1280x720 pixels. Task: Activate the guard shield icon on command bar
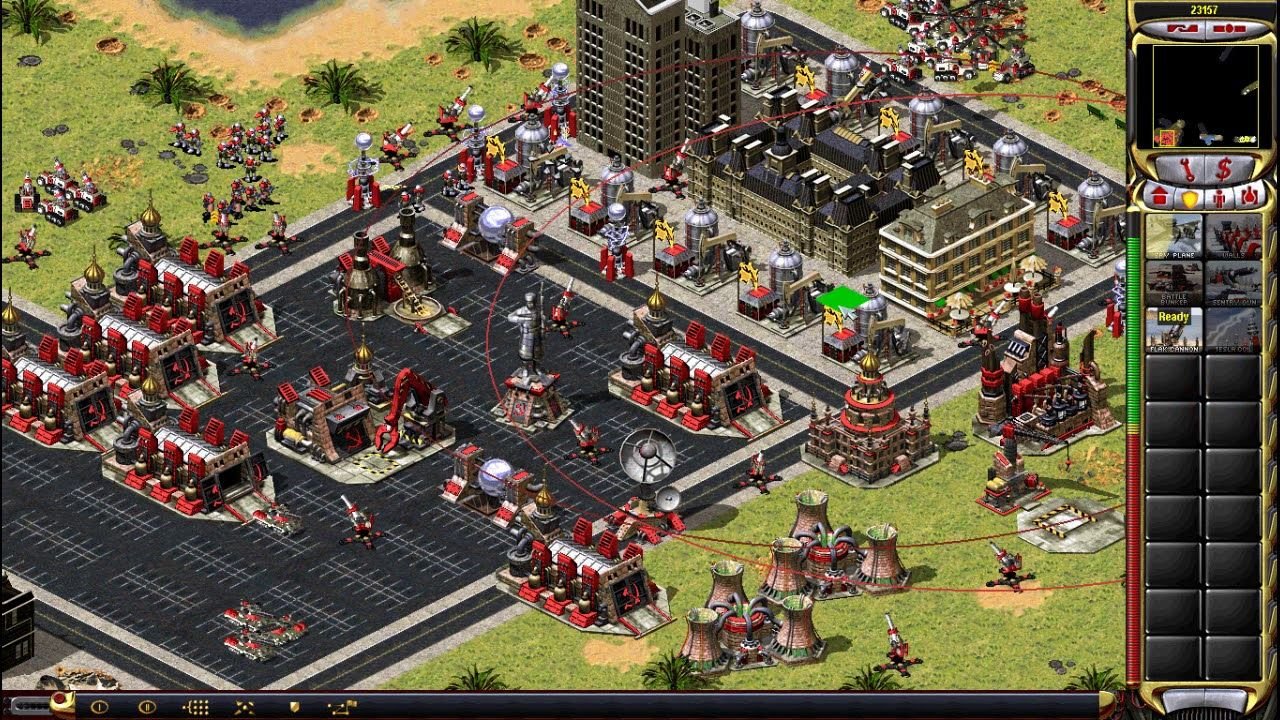pyautogui.click(x=294, y=707)
